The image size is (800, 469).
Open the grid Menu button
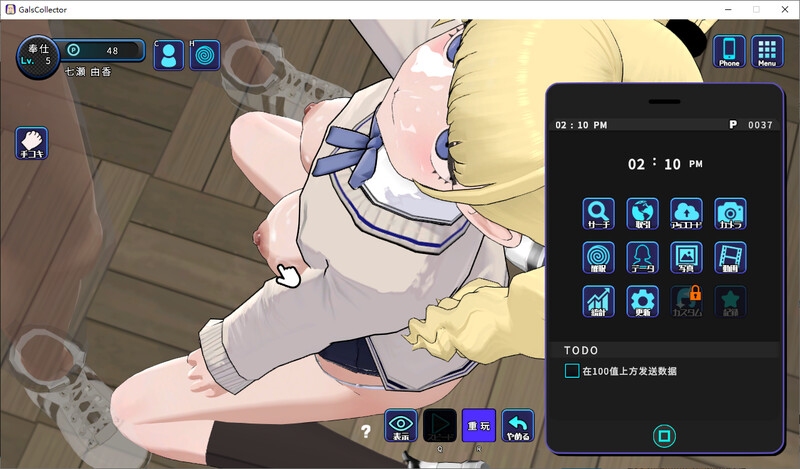pos(767,51)
